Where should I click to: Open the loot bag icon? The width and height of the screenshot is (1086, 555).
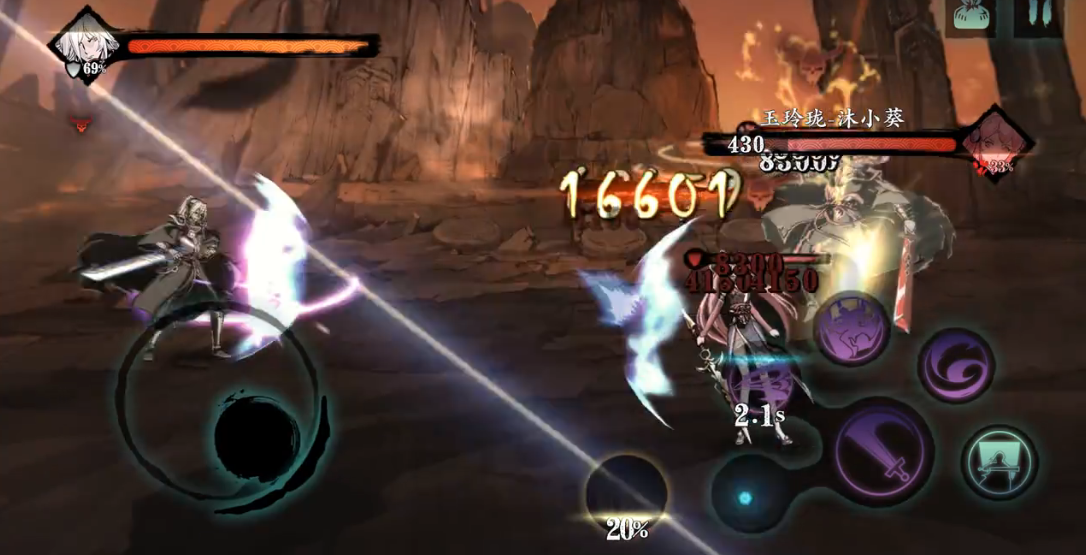971,17
